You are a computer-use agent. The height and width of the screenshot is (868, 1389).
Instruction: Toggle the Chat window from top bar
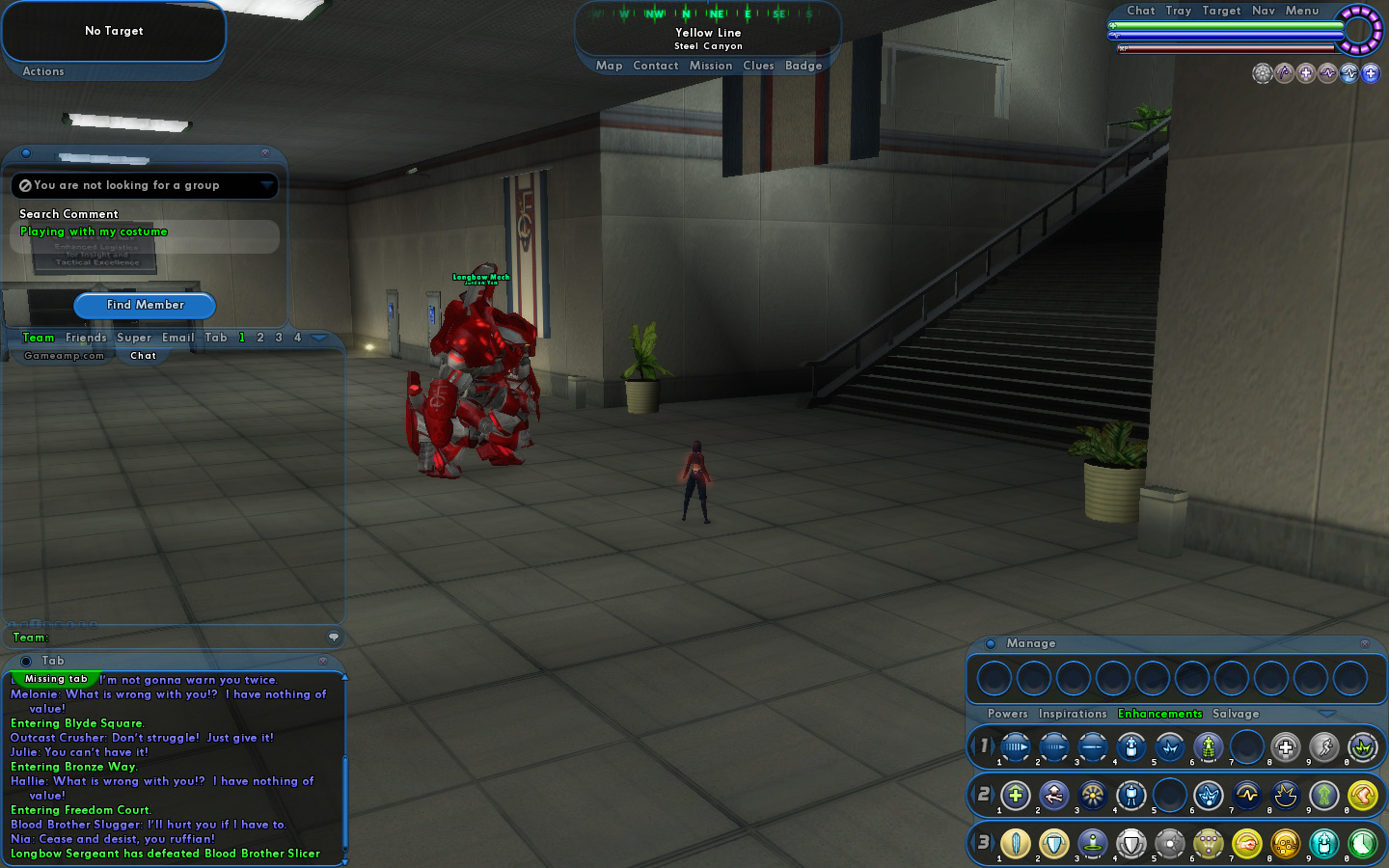tap(1140, 11)
